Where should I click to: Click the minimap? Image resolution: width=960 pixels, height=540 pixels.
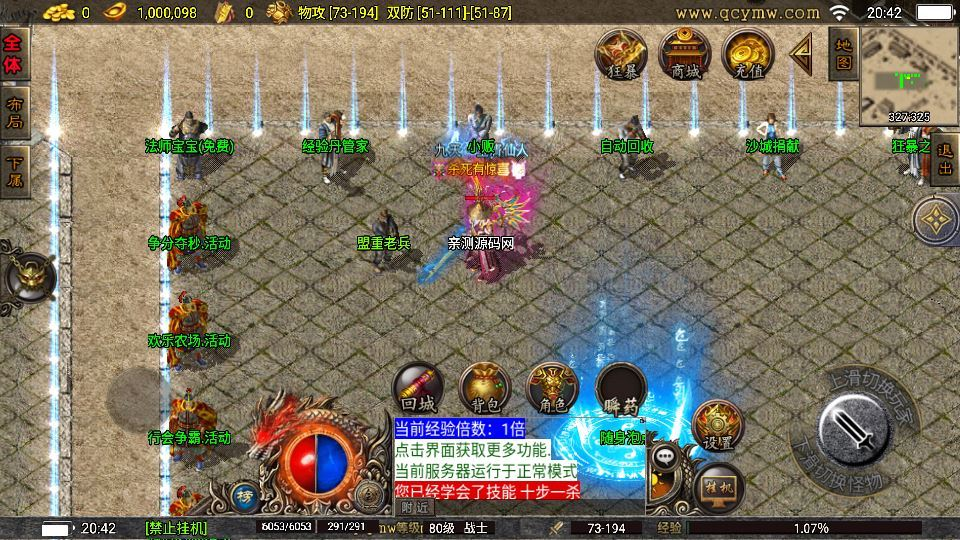tap(908, 75)
